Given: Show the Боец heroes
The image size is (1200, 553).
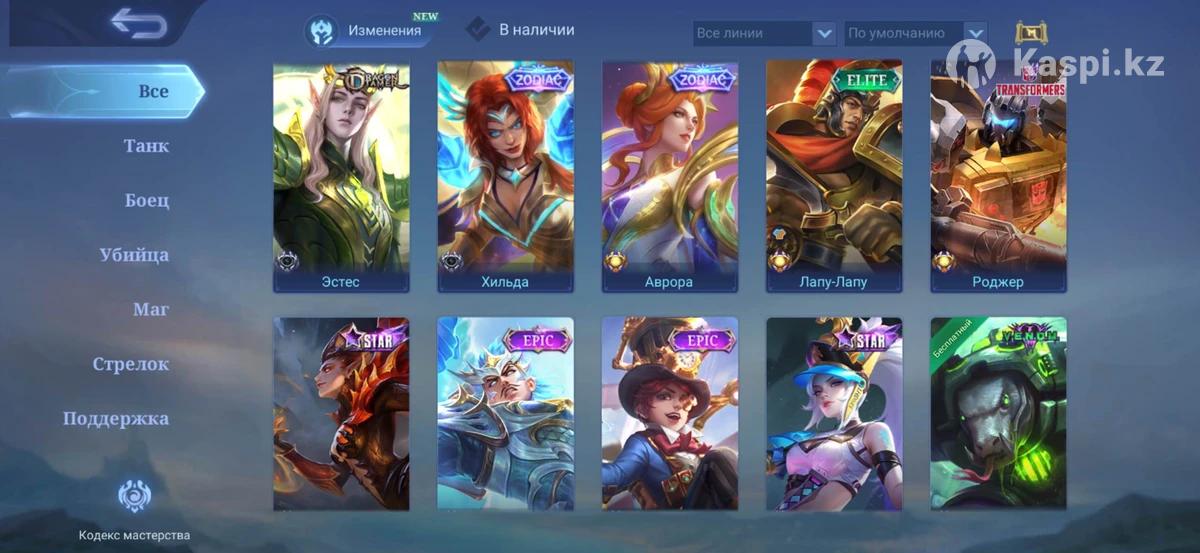Looking at the screenshot, I should (146, 200).
